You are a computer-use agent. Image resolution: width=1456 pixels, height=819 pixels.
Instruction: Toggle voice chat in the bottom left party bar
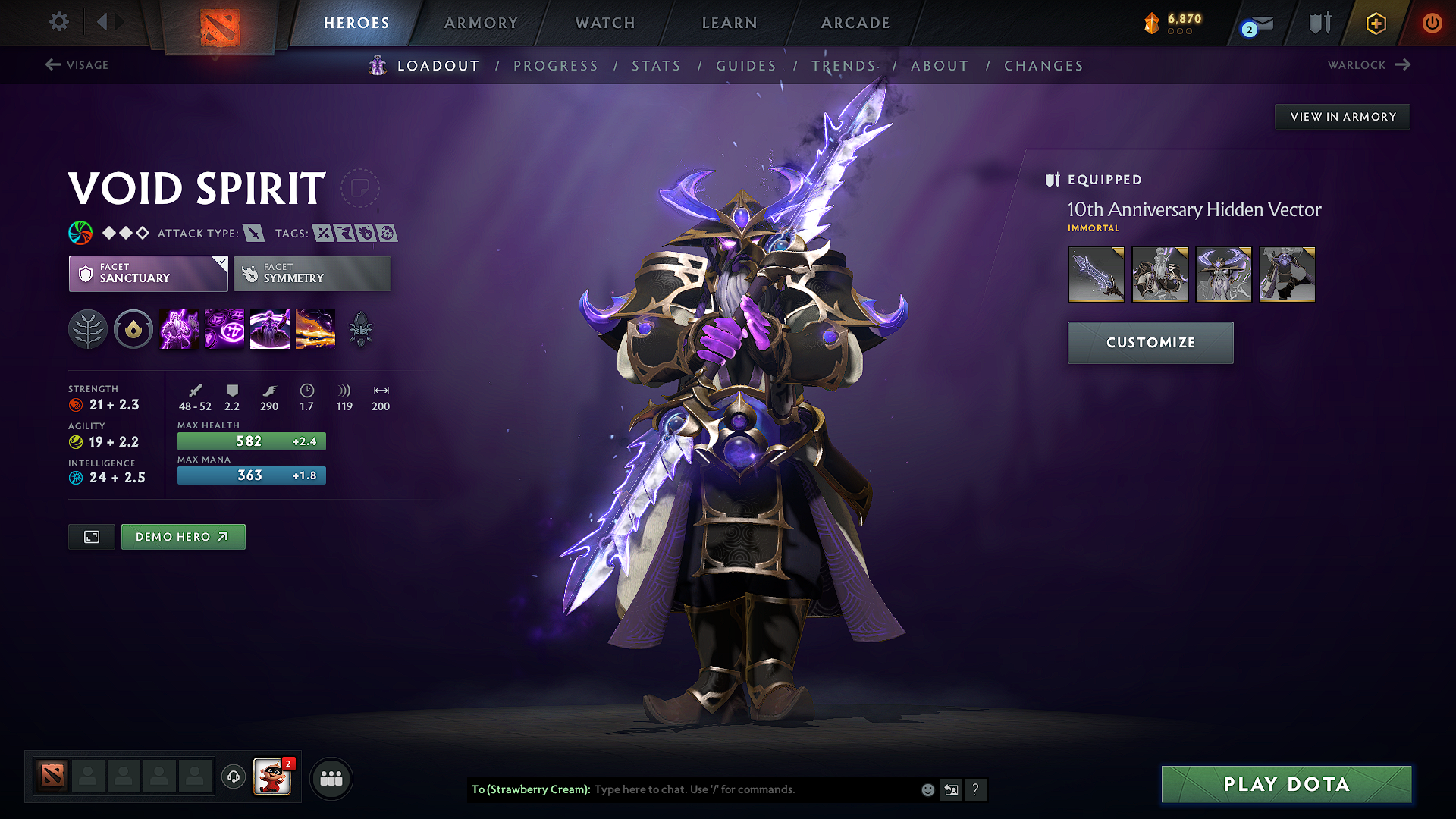pos(233,778)
